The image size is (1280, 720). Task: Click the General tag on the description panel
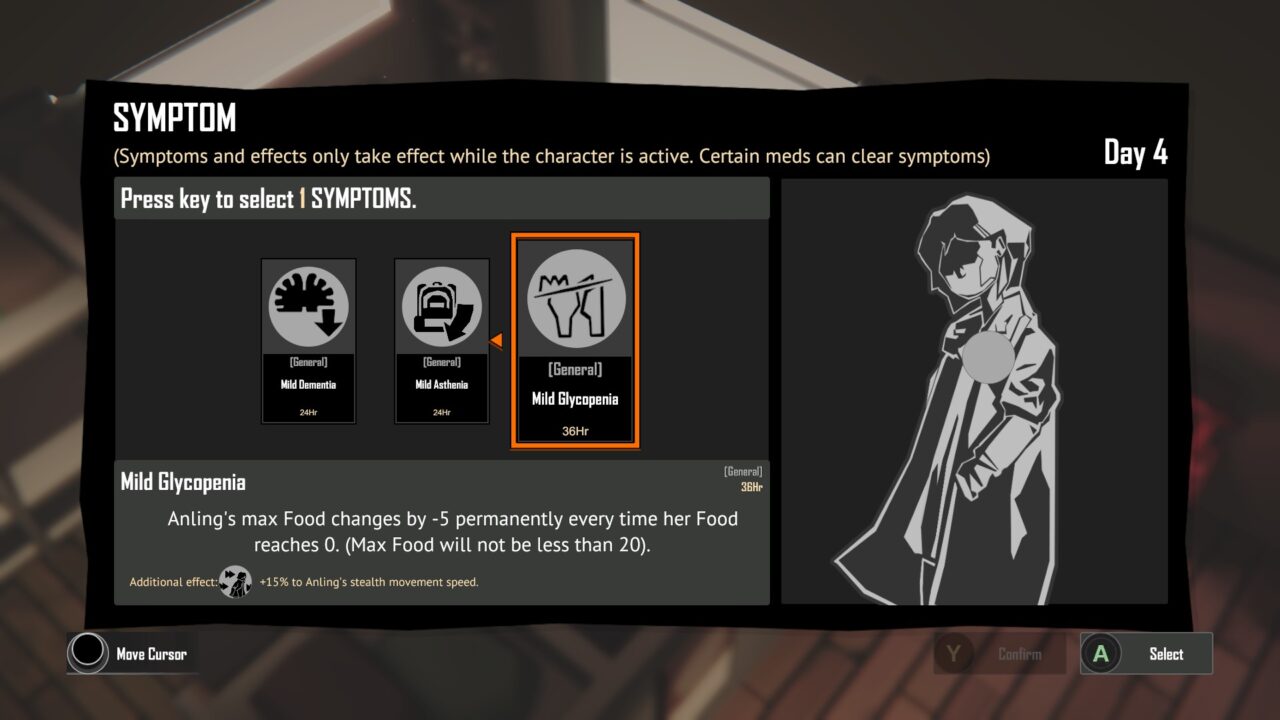pyautogui.click(x=743, y=471)
